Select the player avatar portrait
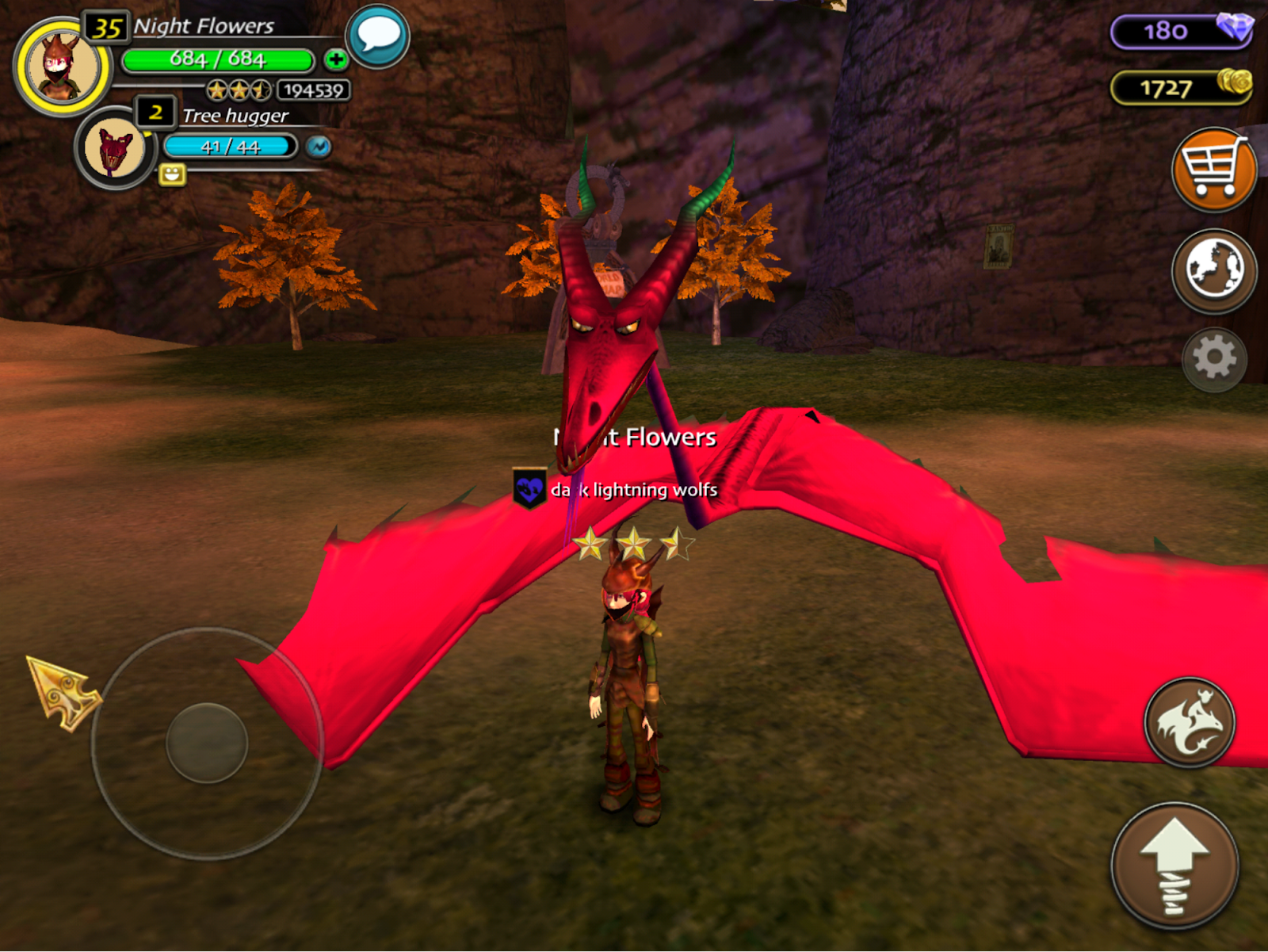Screen dimensions: 1268x952 point(62,67)
